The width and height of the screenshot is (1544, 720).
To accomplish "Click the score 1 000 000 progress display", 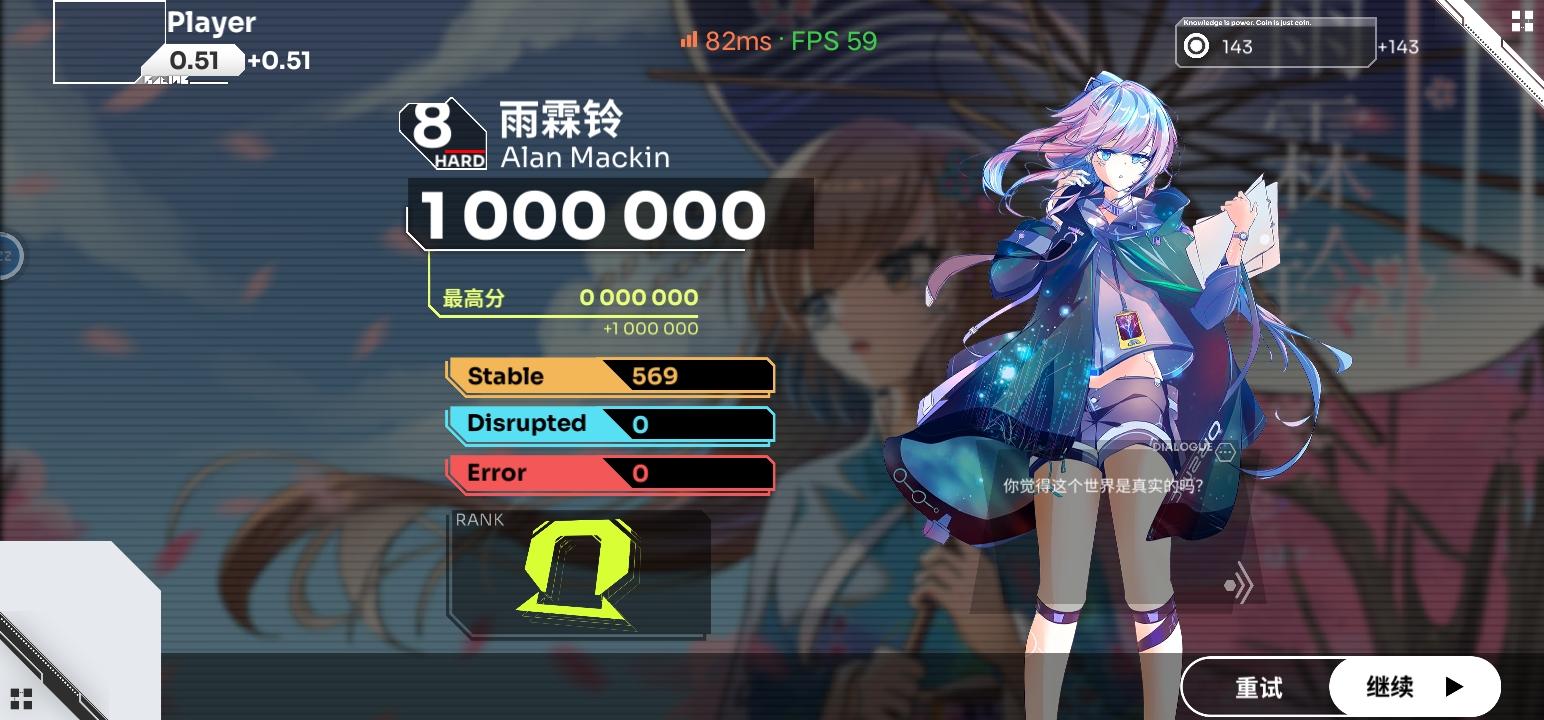I will 591,213.
